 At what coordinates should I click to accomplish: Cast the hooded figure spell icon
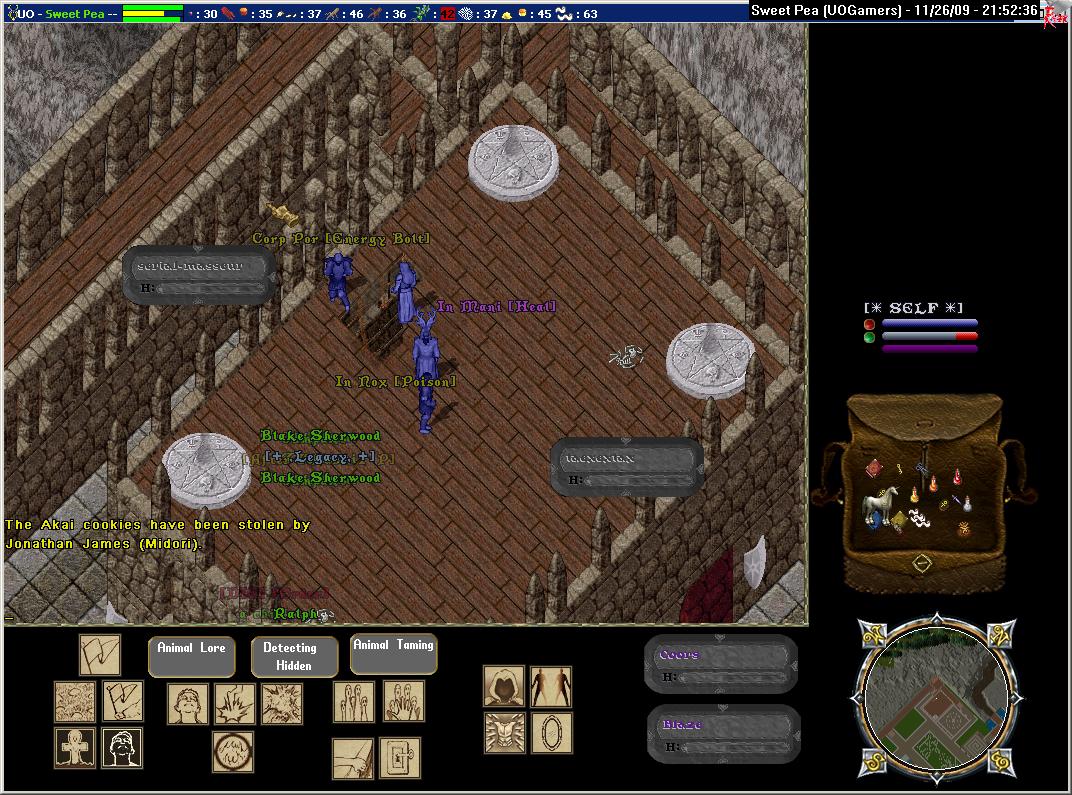click(504, 686)
